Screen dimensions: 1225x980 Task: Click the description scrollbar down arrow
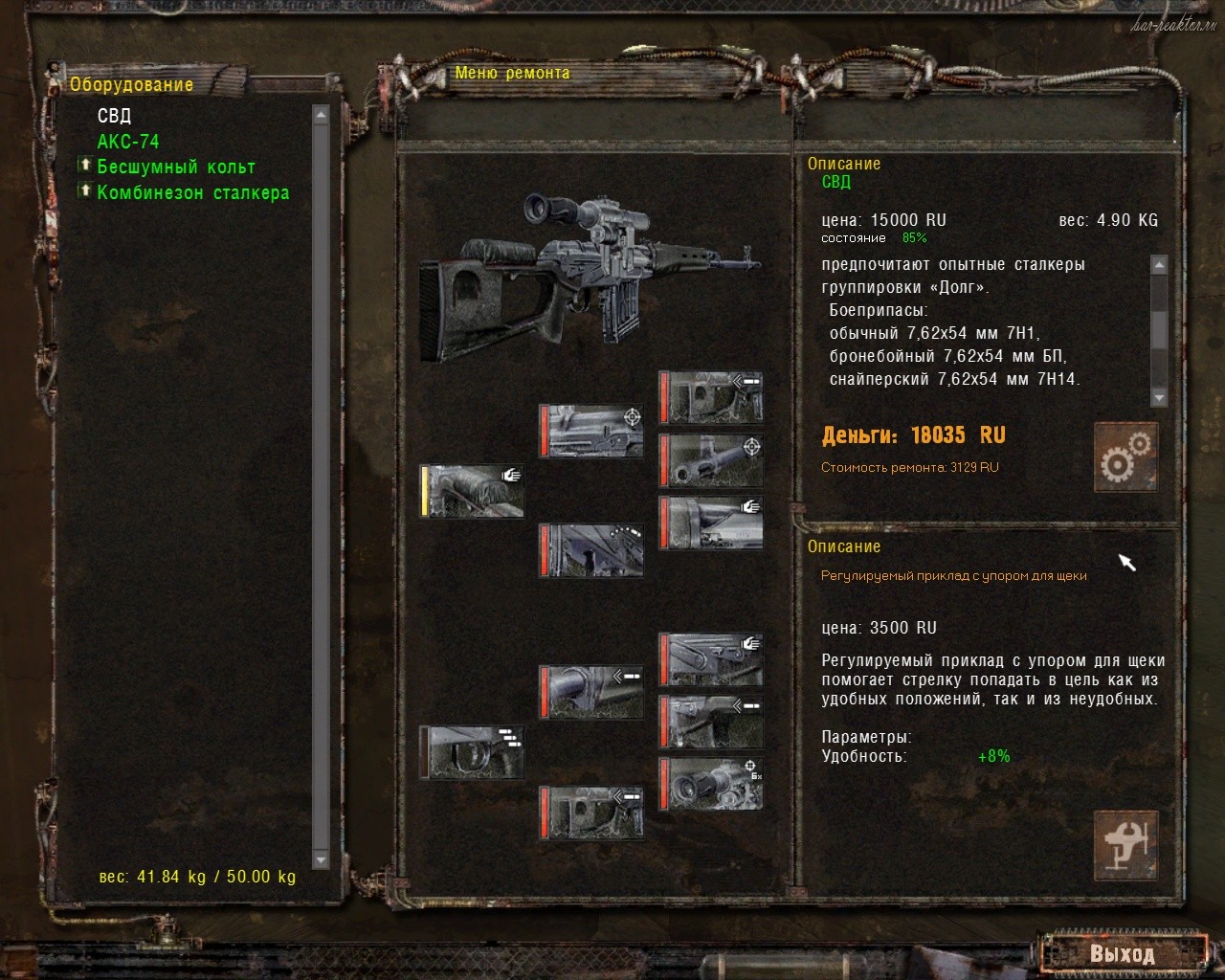(1159, 398)
